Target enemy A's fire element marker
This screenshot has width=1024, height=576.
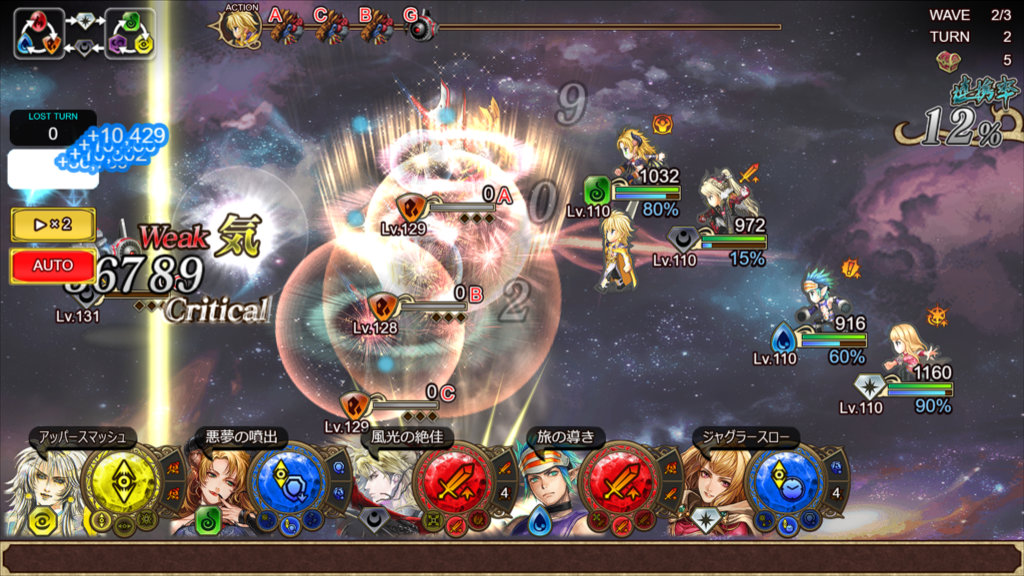pos(411,208)
